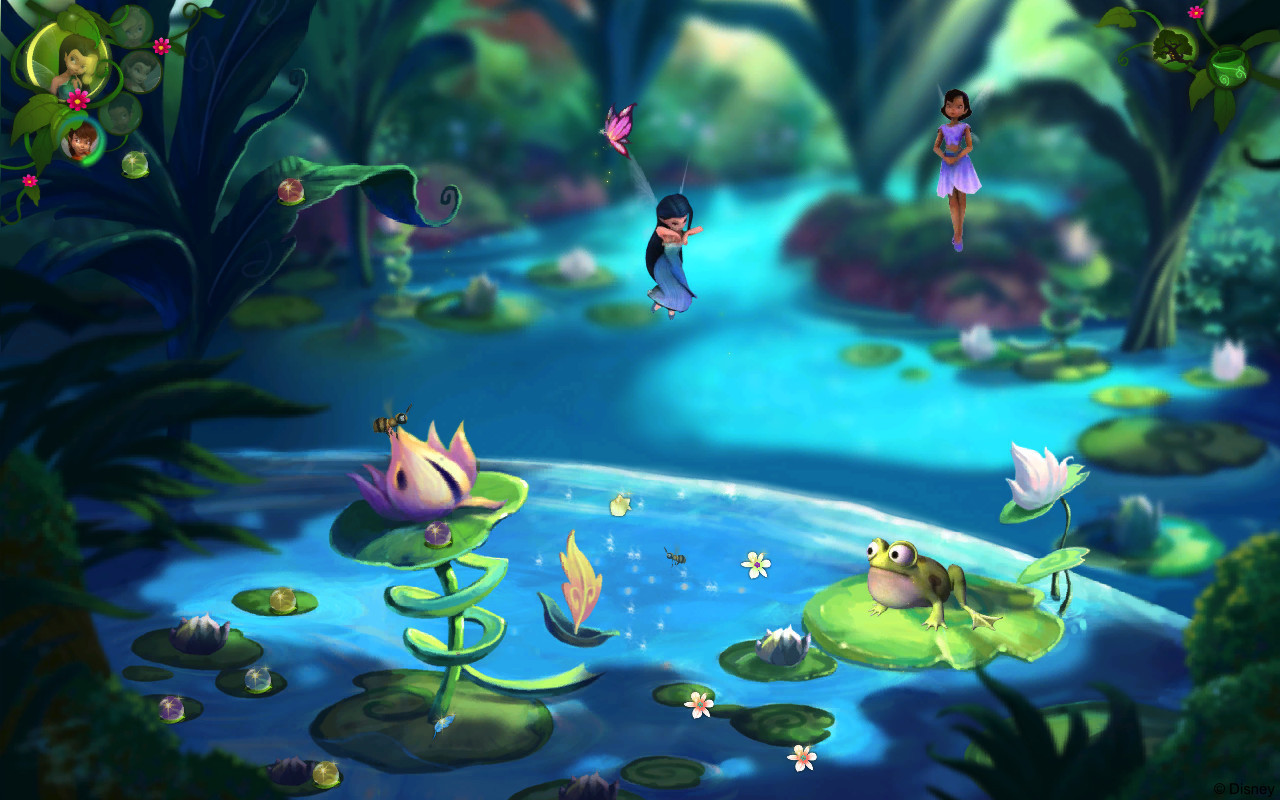The width and height of the screenshot is (1280, 800).
Task: Click the pink flower on the lower-left vine
Action: pos(29,180)
